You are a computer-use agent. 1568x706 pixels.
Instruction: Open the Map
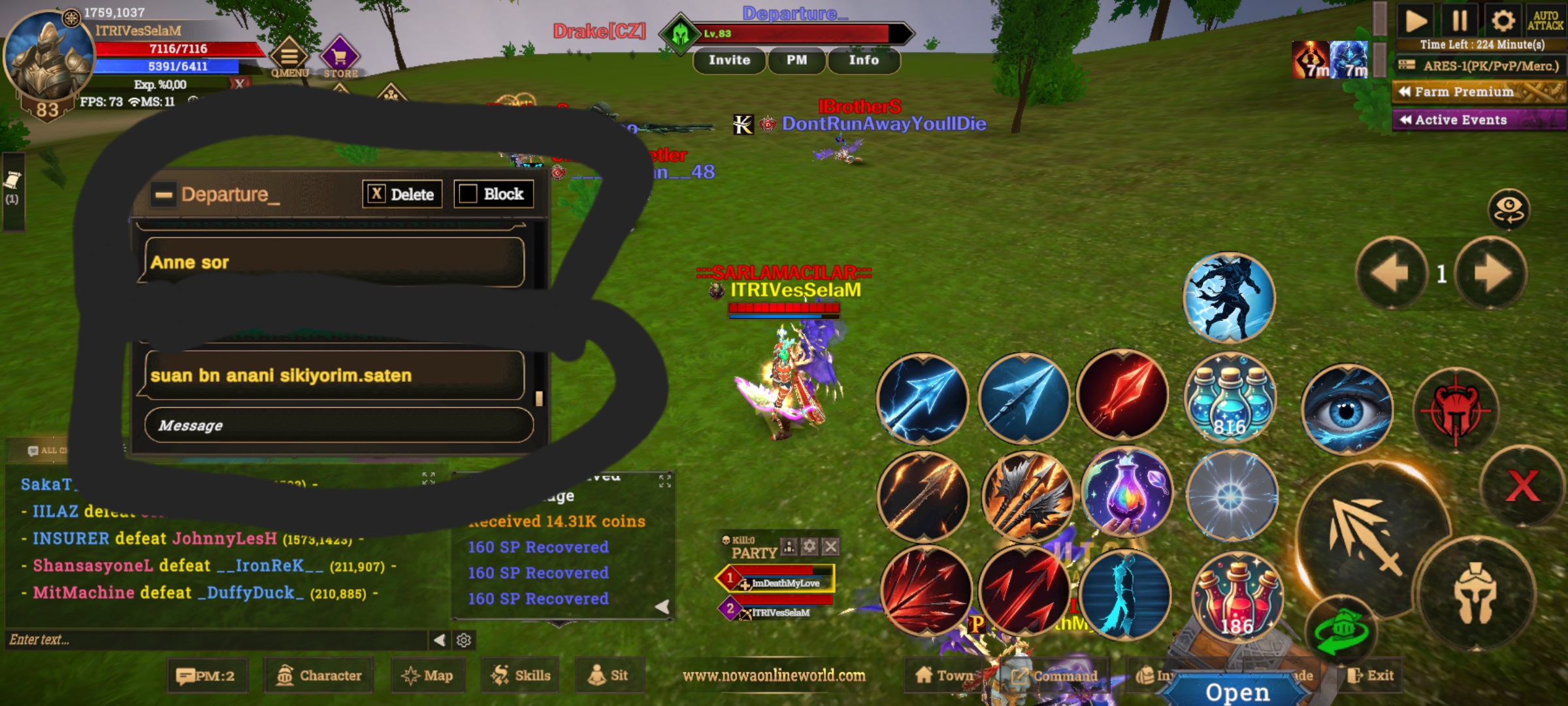(x=428, y=676)
